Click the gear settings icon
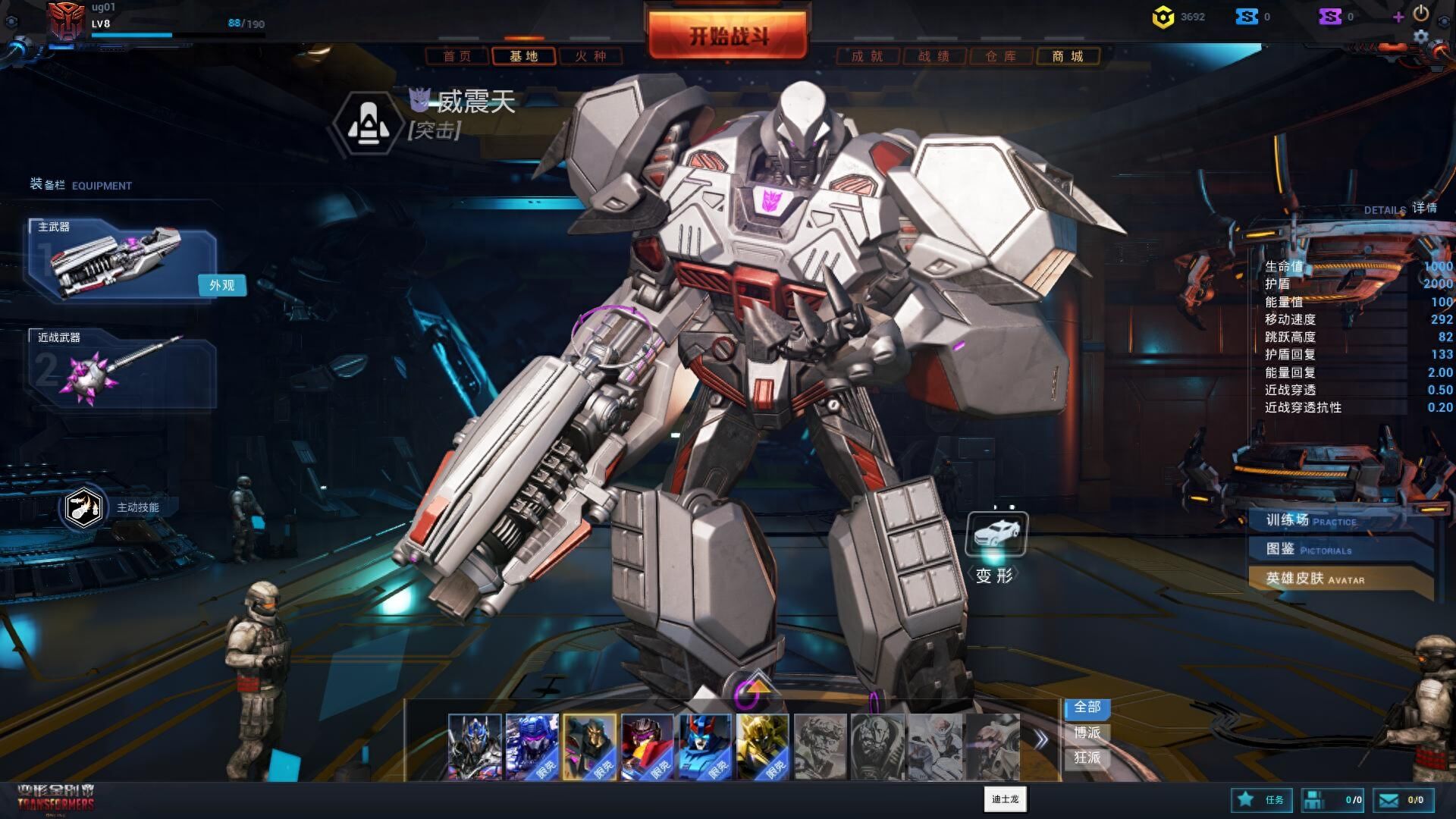This screenshot has width=1456, height=819. [x=1420, y=36]
